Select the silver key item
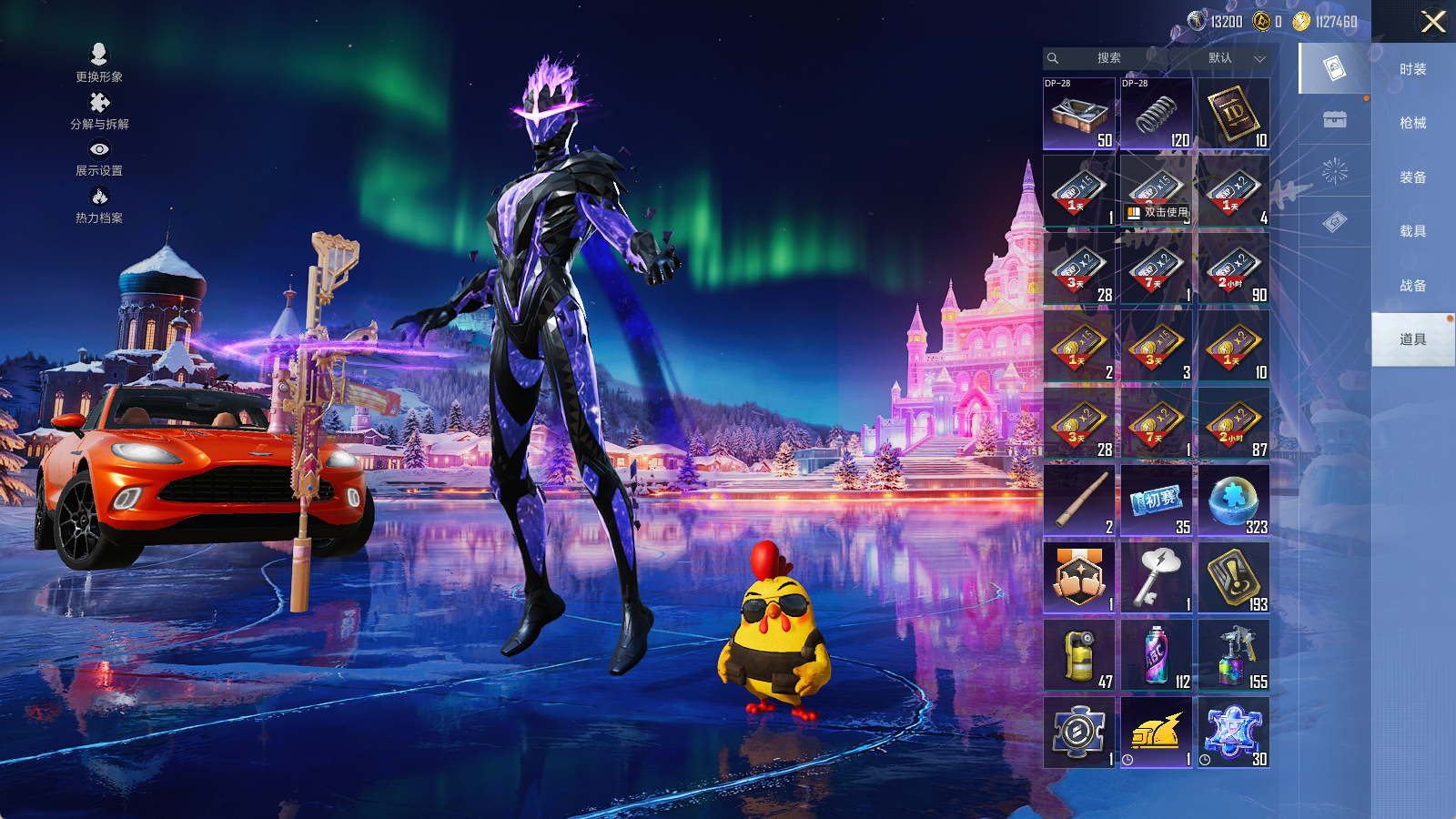1456x819 pixels. 1156,578
